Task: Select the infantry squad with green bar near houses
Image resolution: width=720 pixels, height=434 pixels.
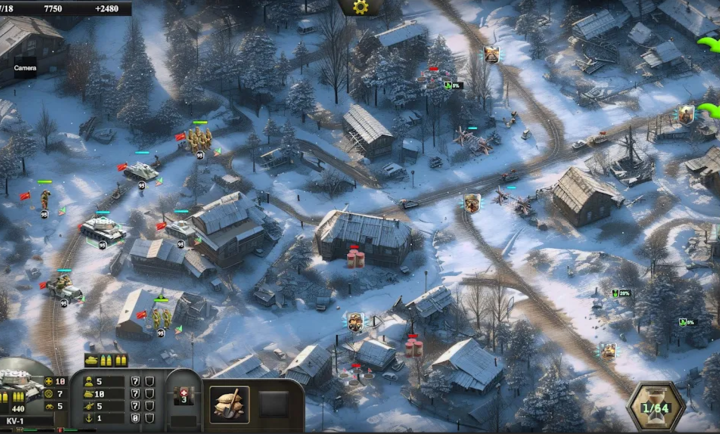Action: click(x=161, y=318)
